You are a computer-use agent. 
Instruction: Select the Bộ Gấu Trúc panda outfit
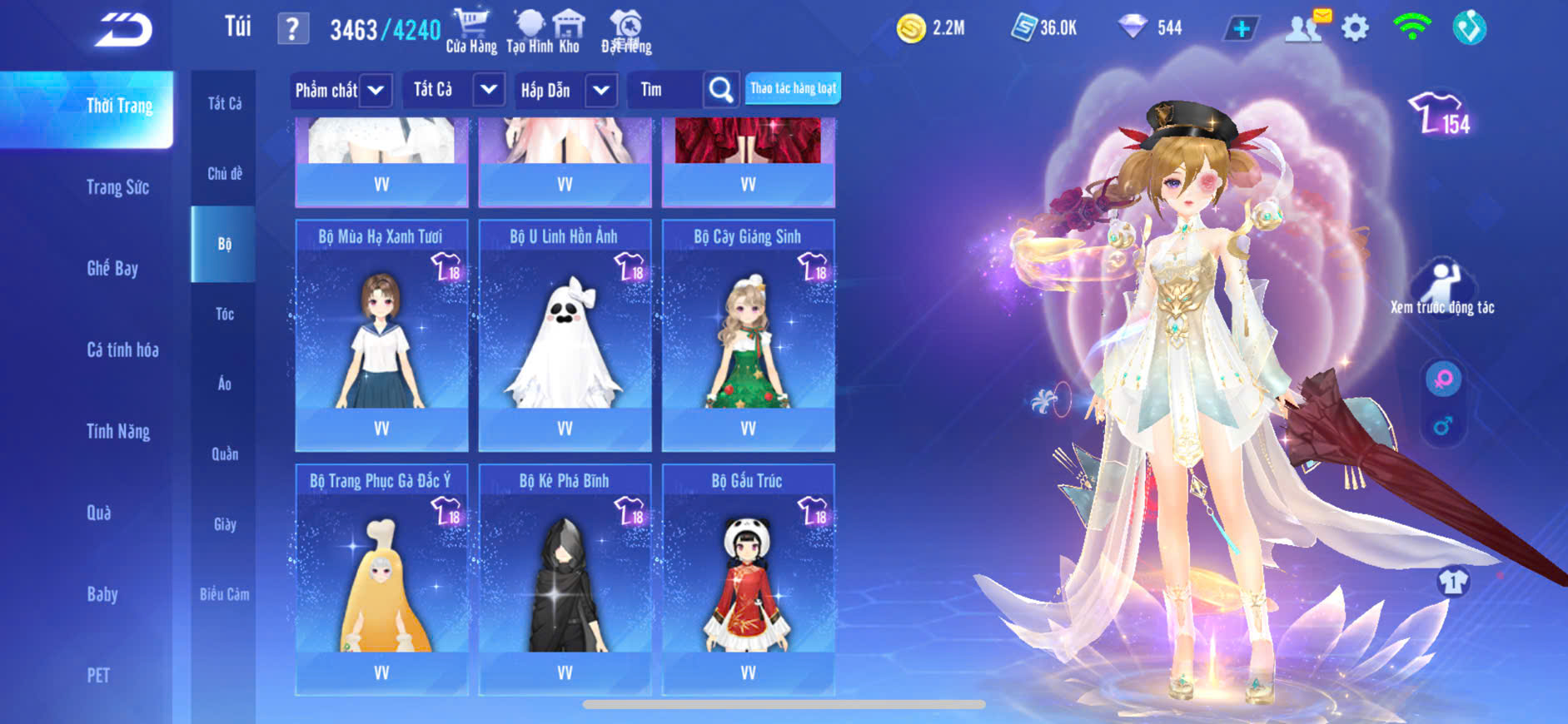[x=748, y=579]
